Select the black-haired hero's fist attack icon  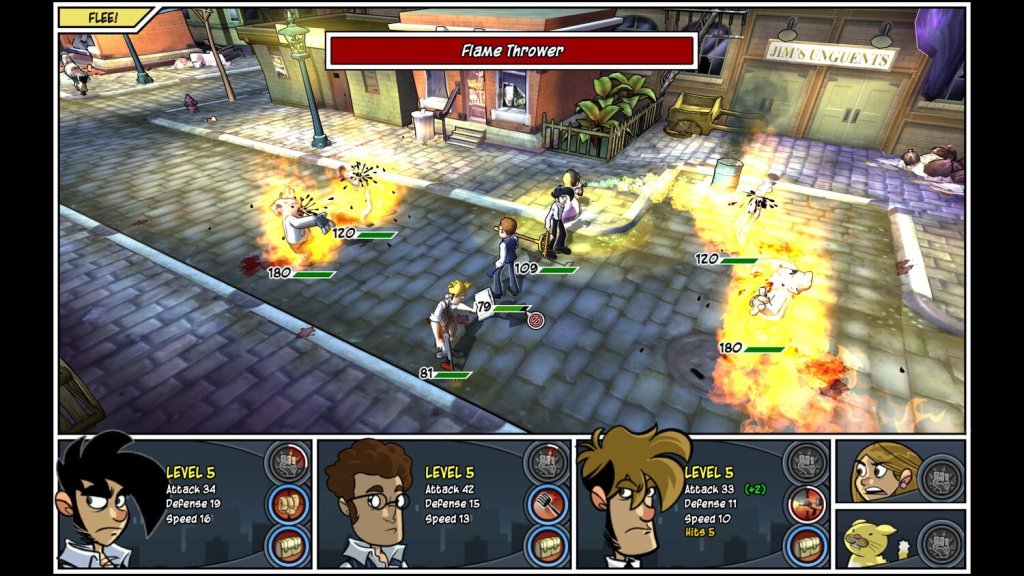tap(287, 503)
